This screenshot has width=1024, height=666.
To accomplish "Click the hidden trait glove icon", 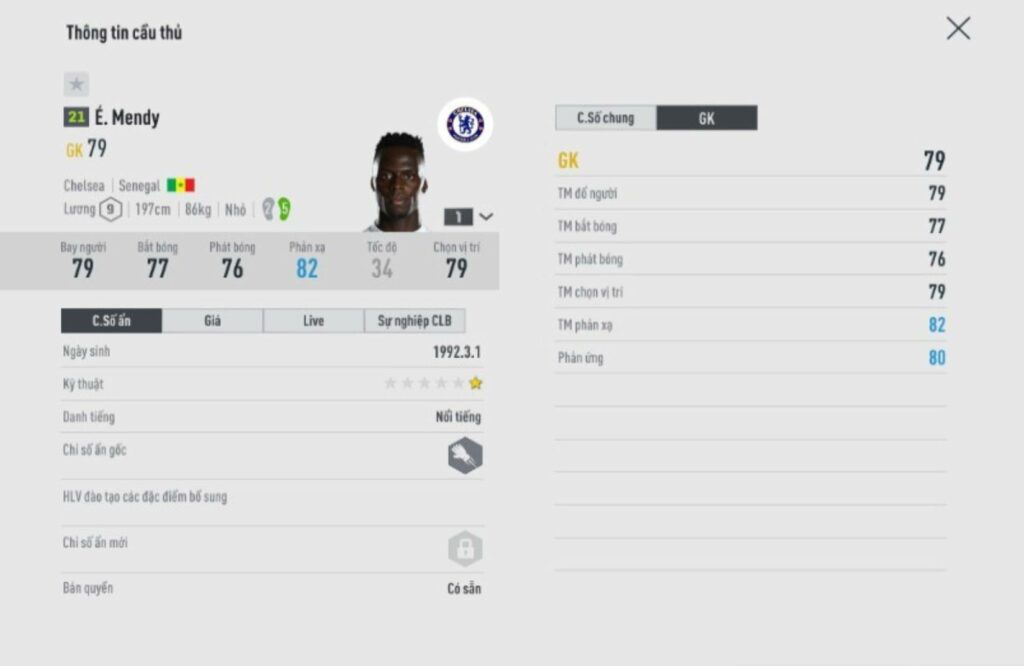I will (465, 456).
